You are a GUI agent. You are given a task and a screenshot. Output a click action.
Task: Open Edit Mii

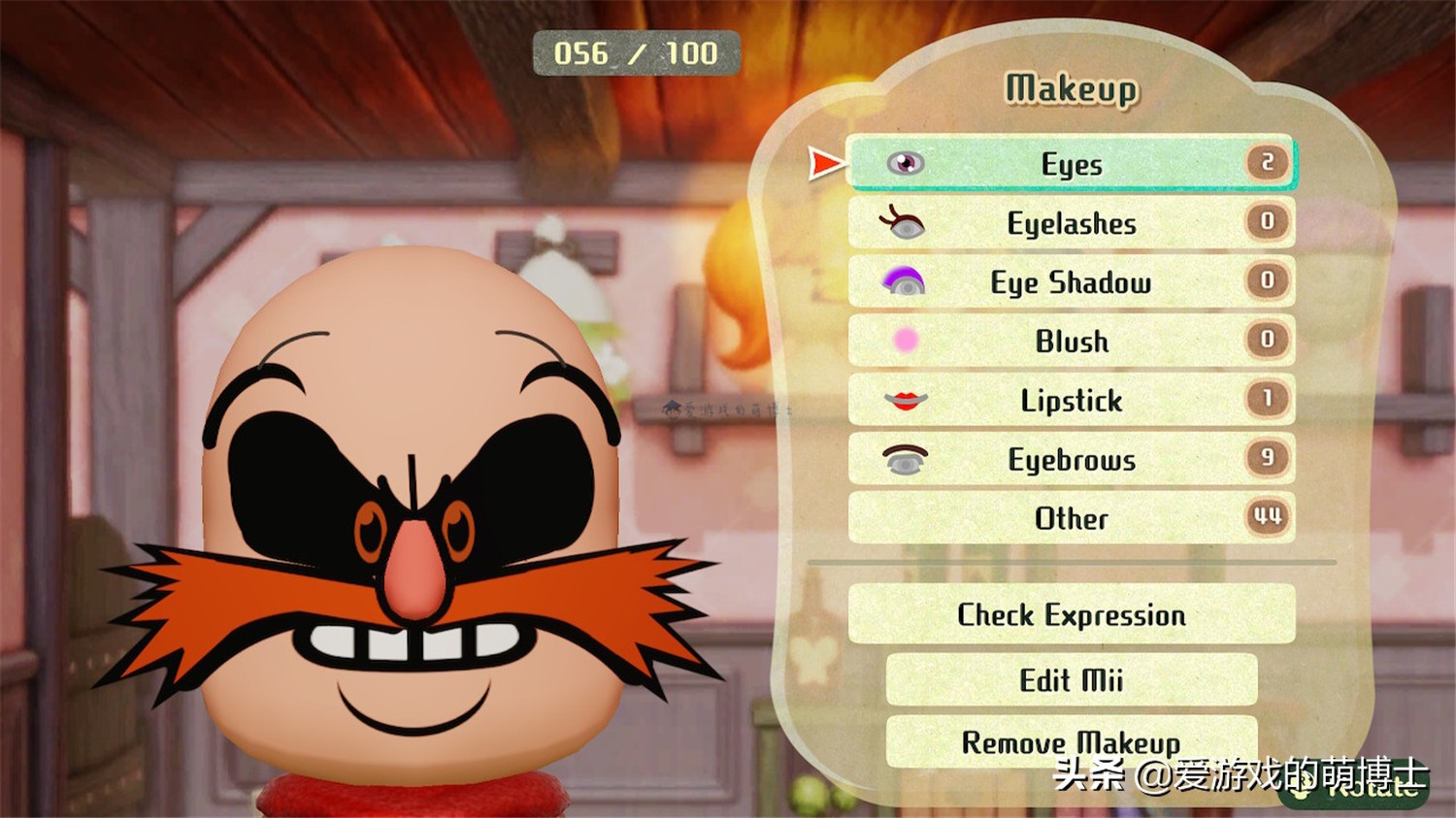[x=1071, y=679]
